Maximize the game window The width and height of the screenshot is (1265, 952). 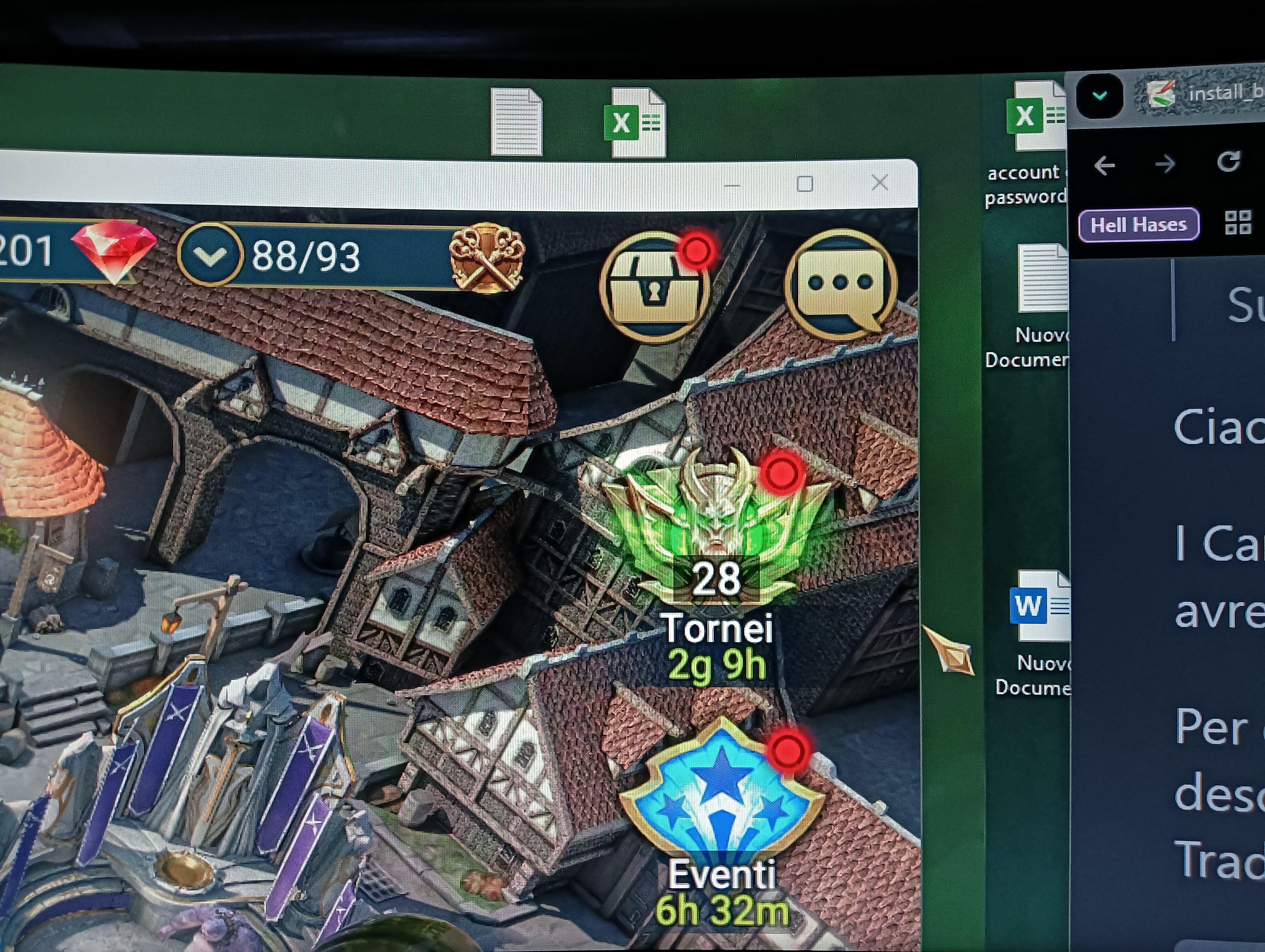click(x=805, y=184)
